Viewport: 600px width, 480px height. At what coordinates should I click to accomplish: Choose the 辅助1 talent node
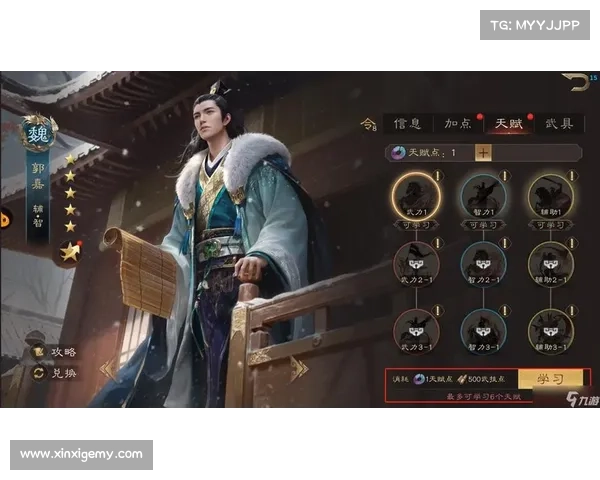(x=550, y=193)
